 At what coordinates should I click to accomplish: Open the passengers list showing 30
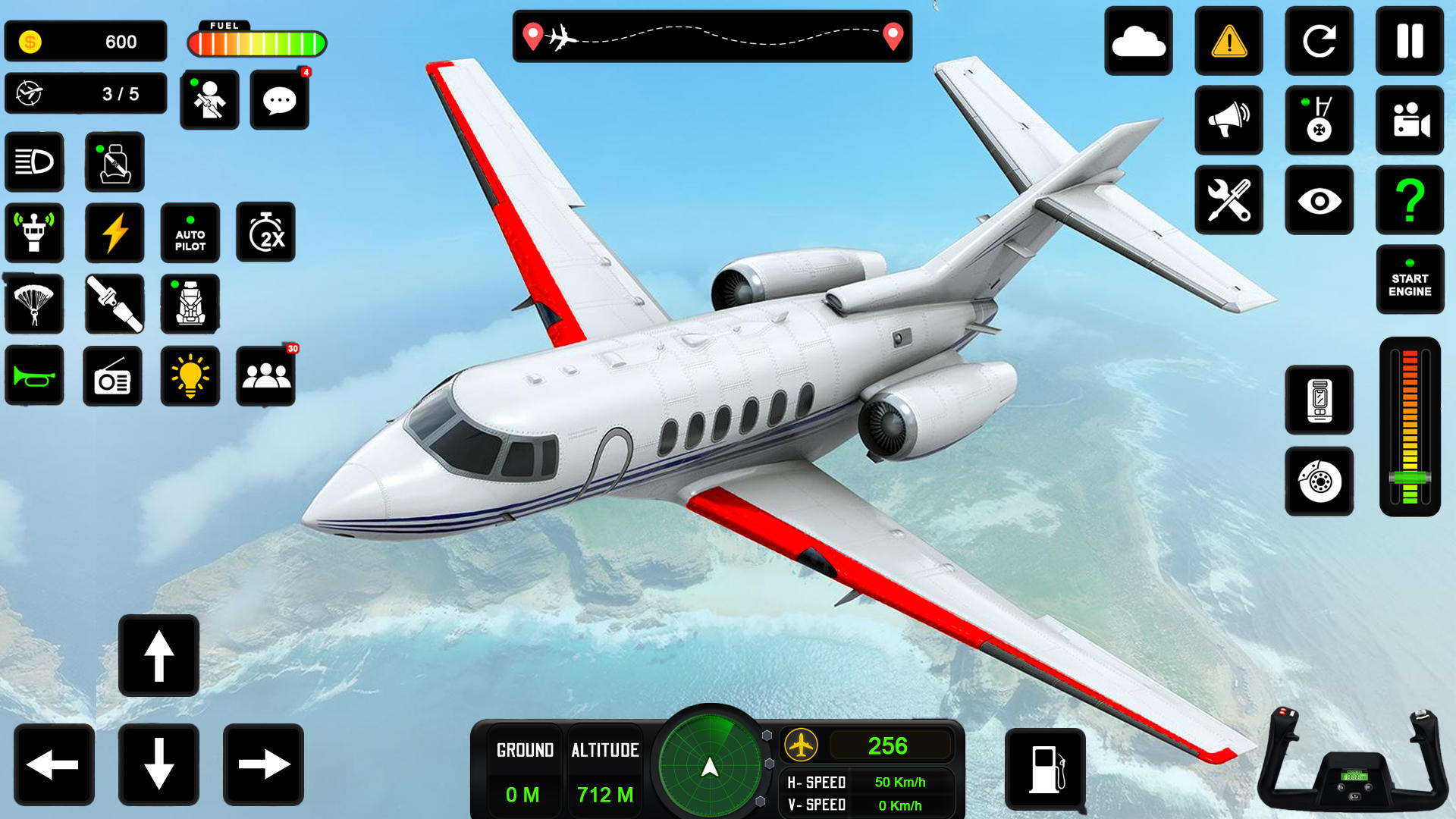tap(267, 375)
